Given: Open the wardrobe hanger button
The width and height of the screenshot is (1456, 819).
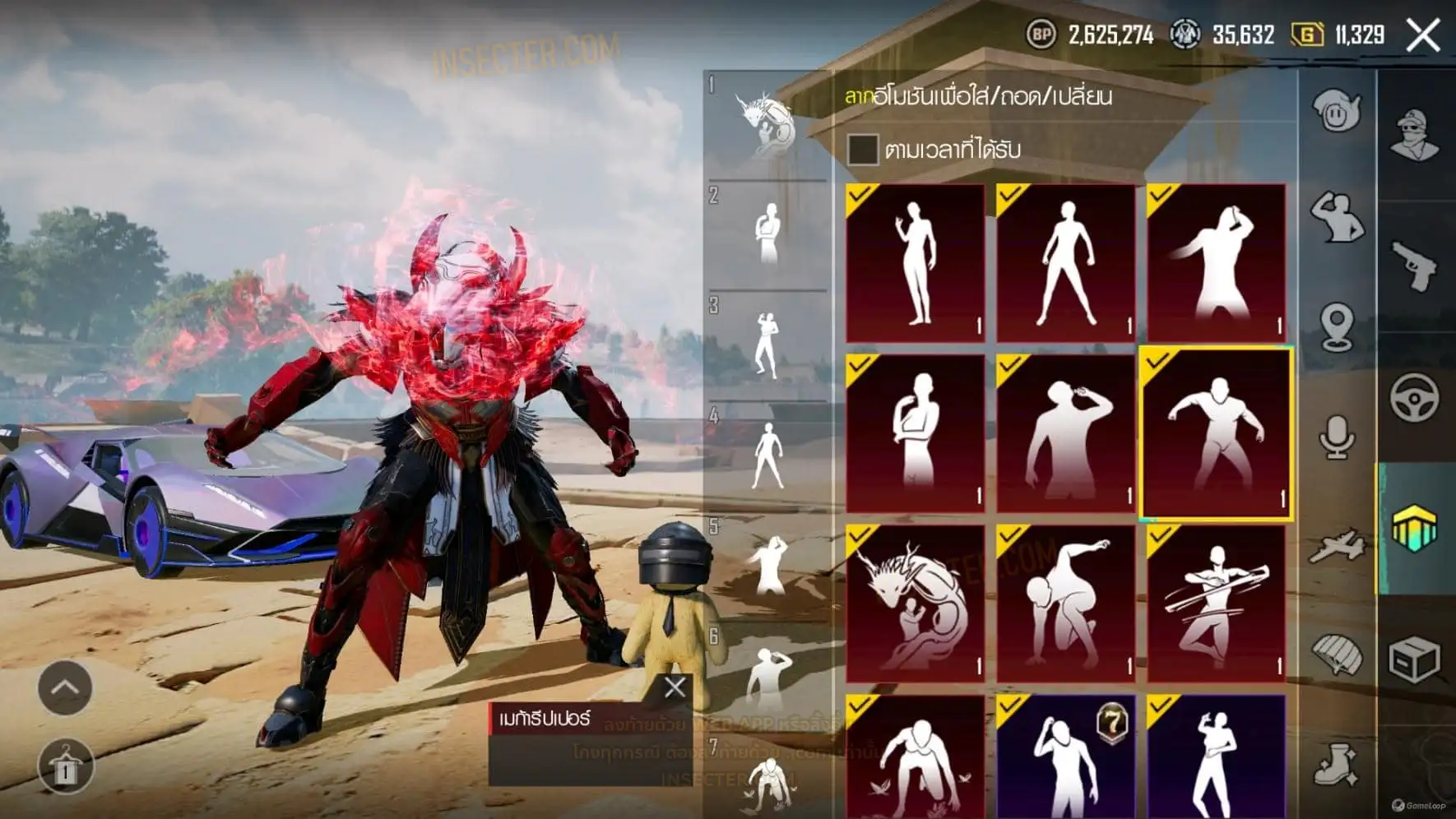Looking at the screenshot, I should [x=65, y=768].
